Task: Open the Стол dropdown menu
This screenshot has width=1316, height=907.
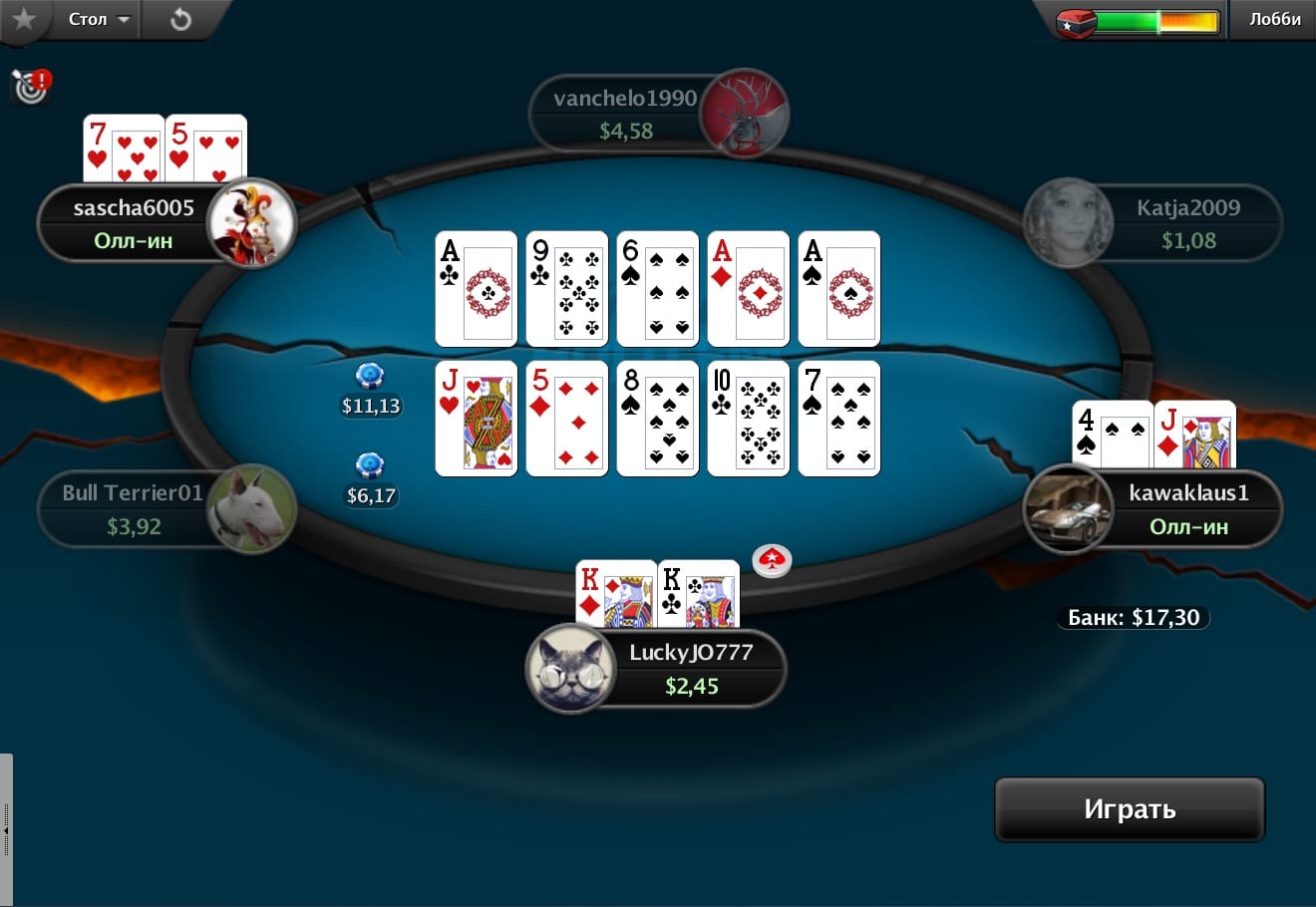Action: 99,19
